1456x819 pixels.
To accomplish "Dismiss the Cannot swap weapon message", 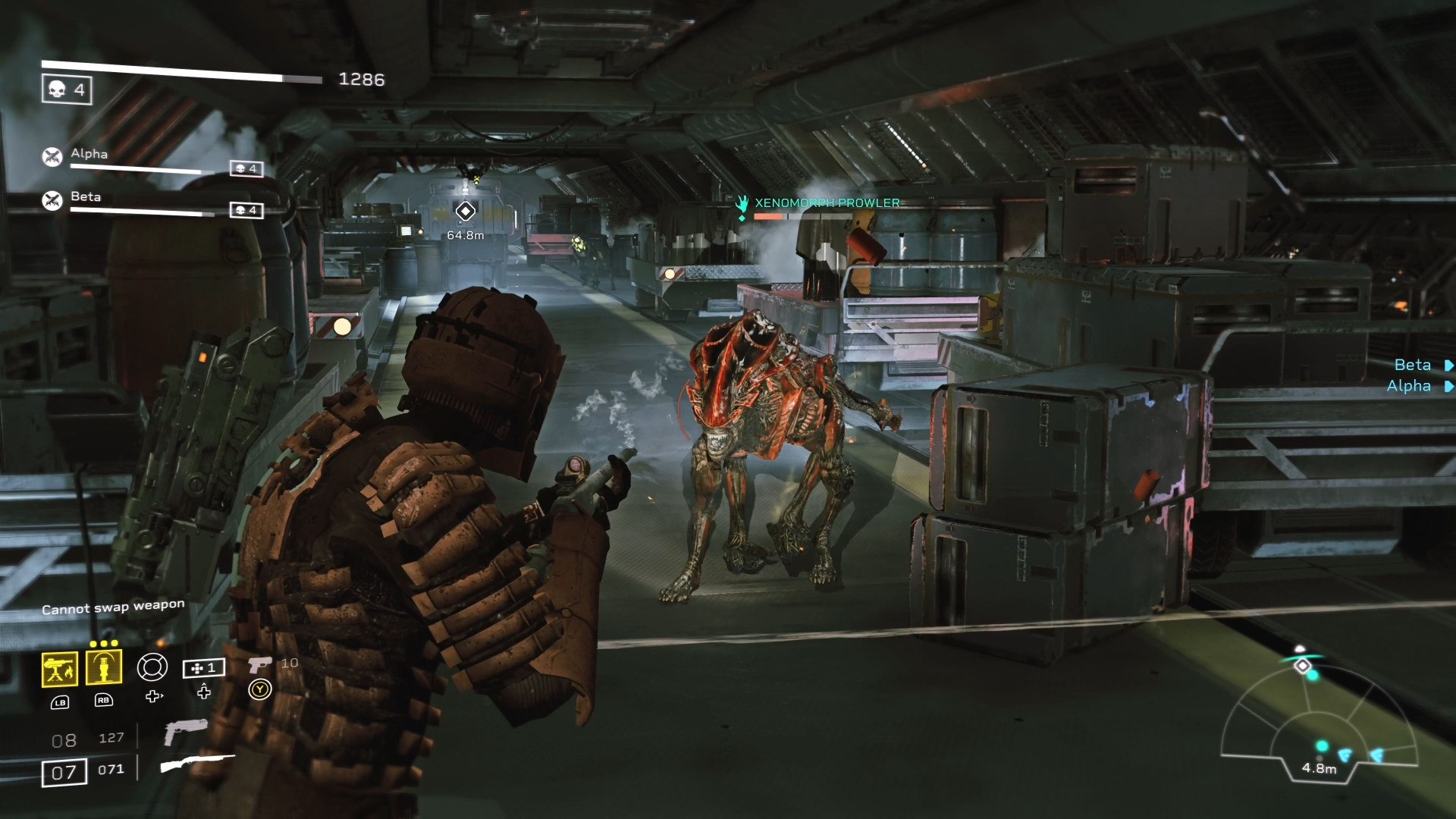I will tap(112, 605).
